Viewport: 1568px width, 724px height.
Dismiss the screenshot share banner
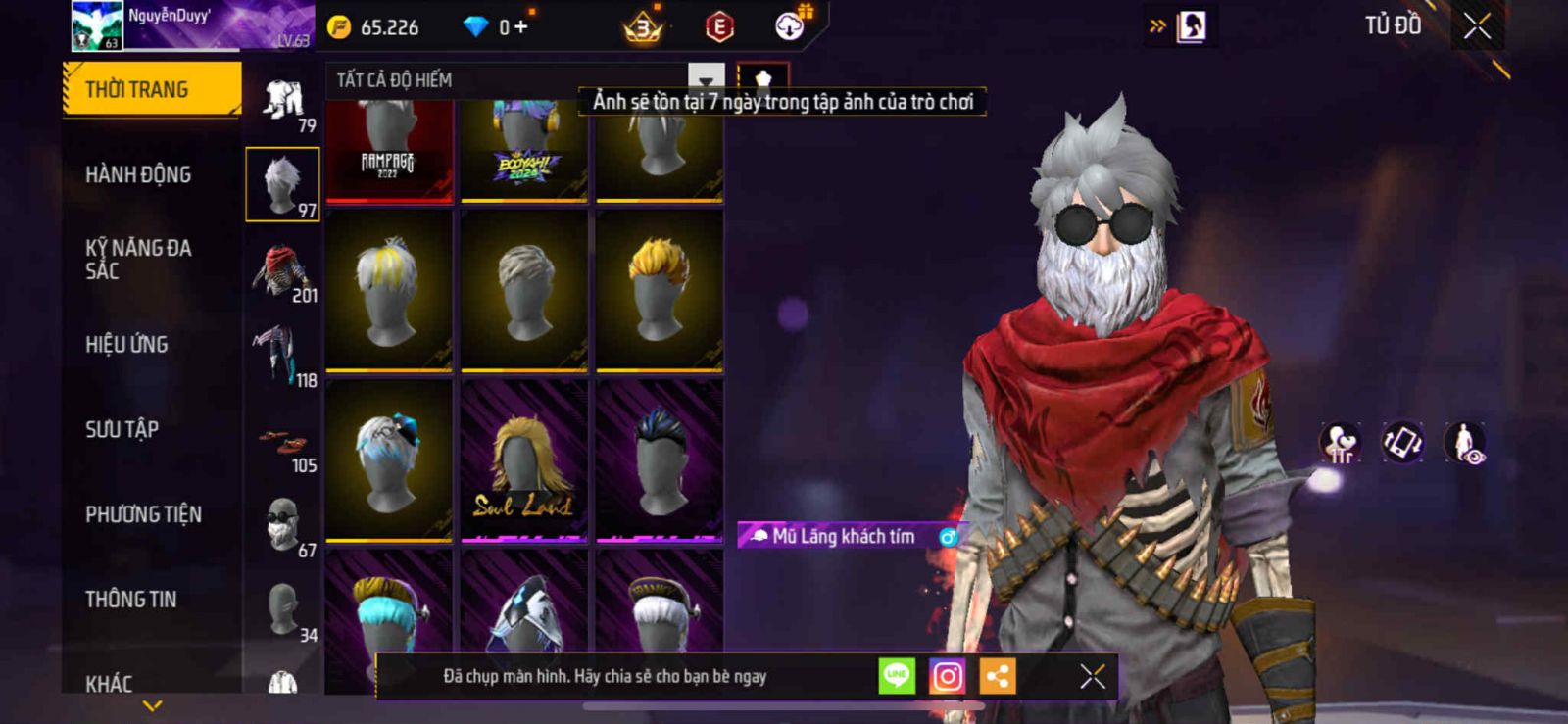point(1092,676)
